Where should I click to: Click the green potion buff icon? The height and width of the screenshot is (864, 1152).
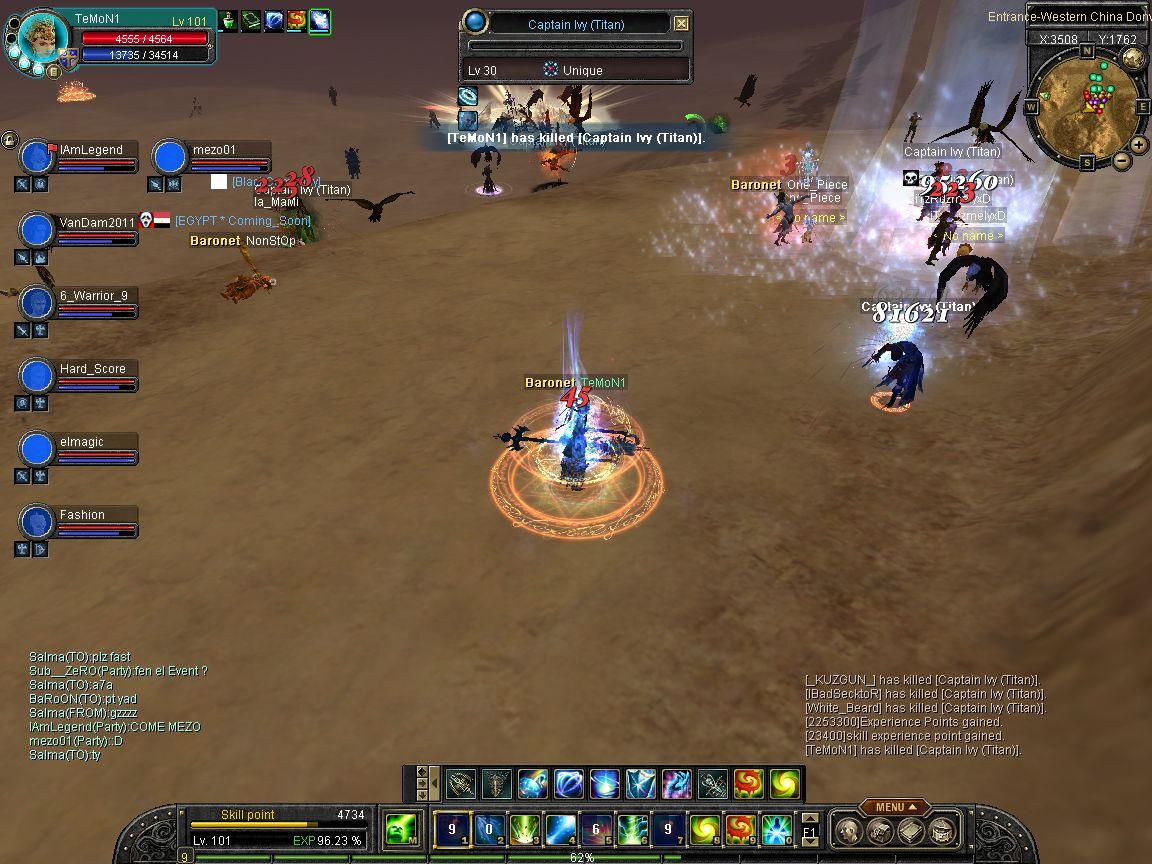point(229,20)
